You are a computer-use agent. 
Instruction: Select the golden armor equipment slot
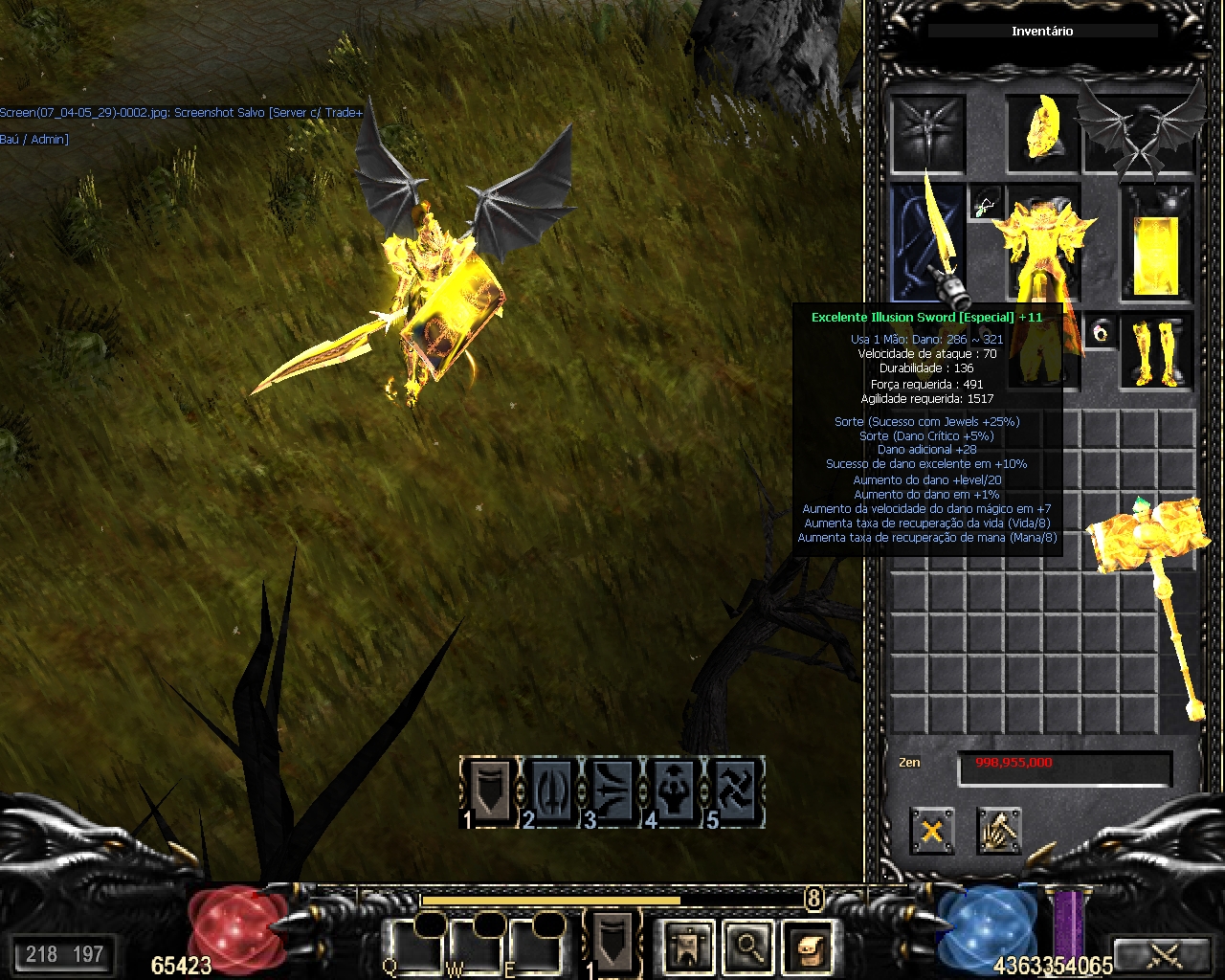(x=1043, y=242)
